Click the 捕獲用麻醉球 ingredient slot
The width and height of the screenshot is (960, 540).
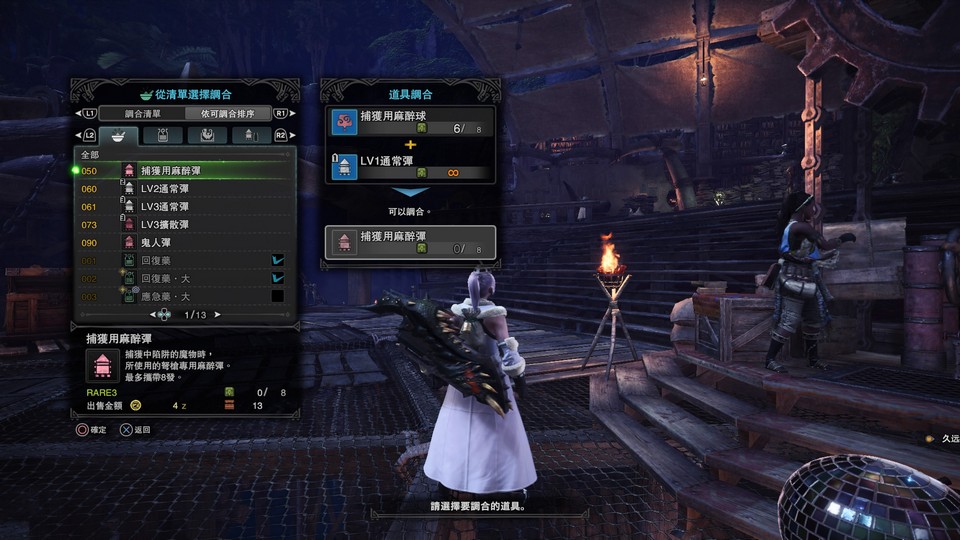tap(411, 122)
